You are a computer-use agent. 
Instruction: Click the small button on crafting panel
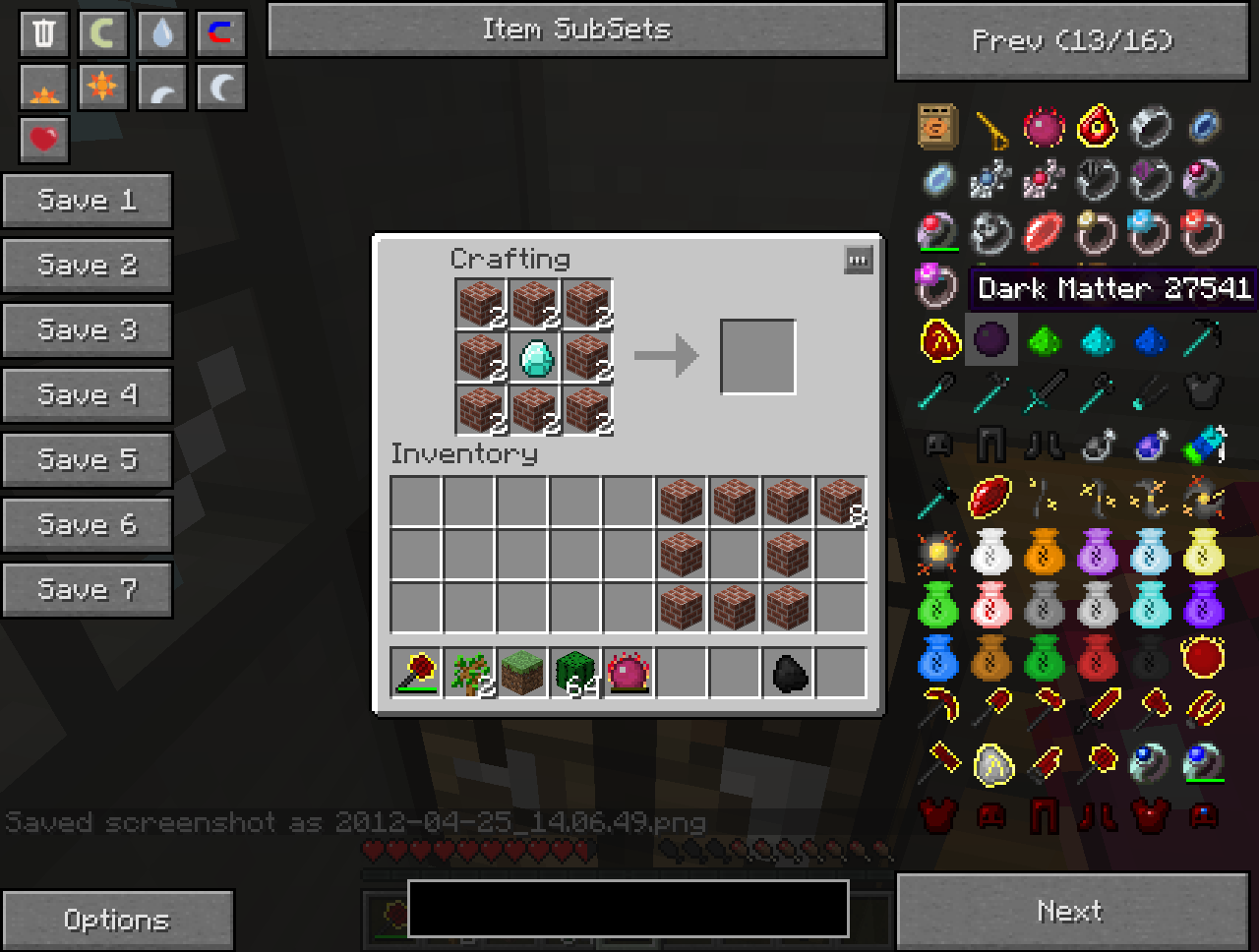click(x=858, y=261)
